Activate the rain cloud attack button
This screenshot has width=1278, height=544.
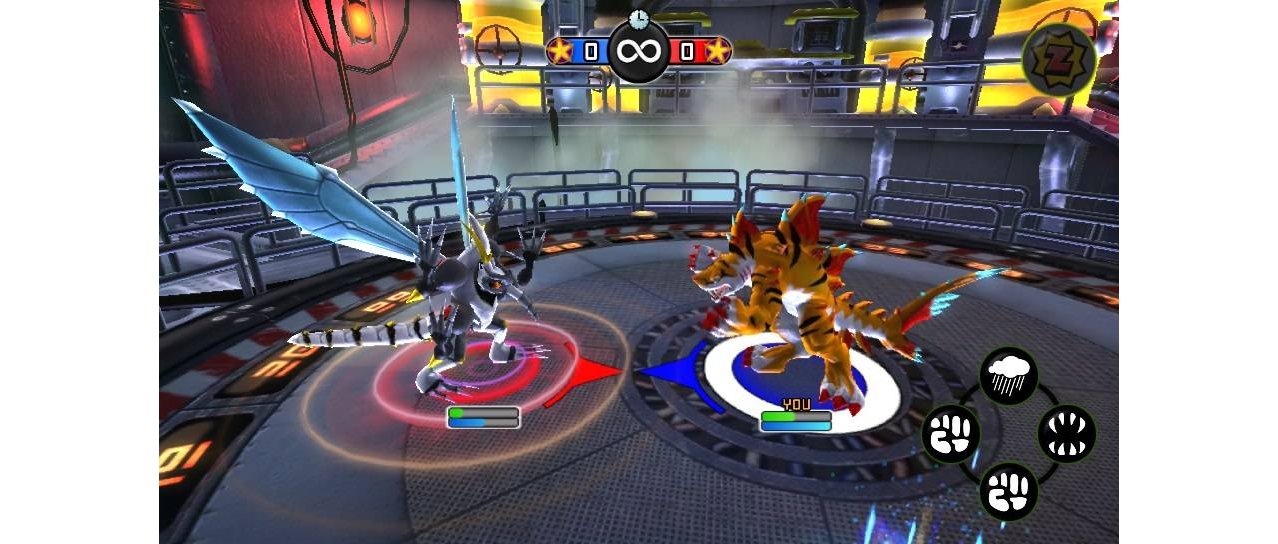point(1008,376)
